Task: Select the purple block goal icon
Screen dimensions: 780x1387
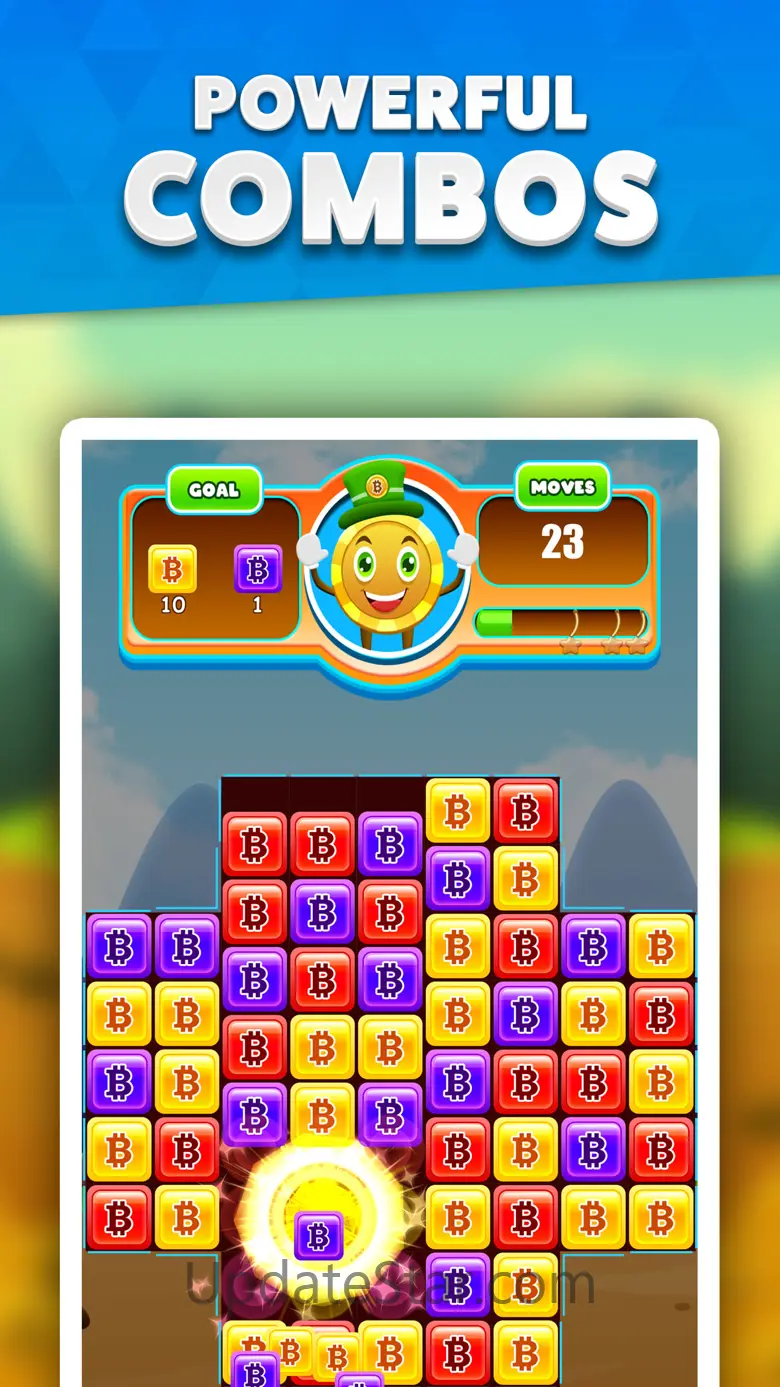Action: click(x=257, y=569)
